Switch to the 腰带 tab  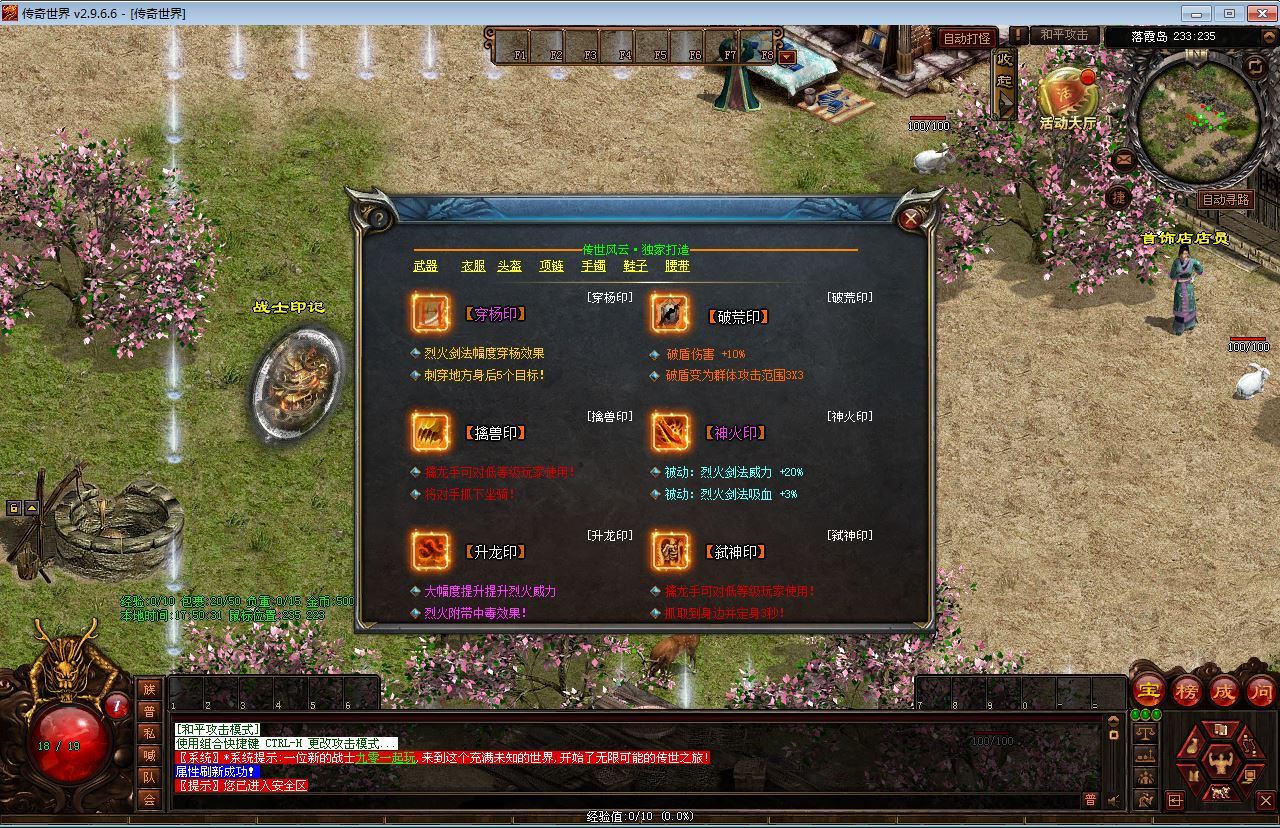[x=677, y=266]
